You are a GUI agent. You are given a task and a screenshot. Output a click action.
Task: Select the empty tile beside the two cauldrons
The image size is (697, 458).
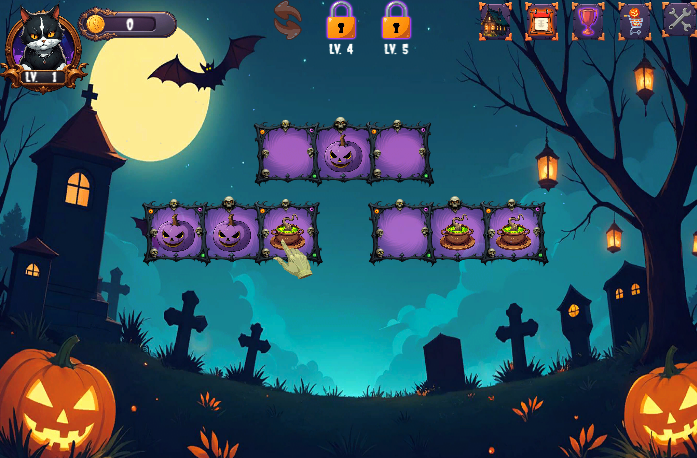pos(401,234)
